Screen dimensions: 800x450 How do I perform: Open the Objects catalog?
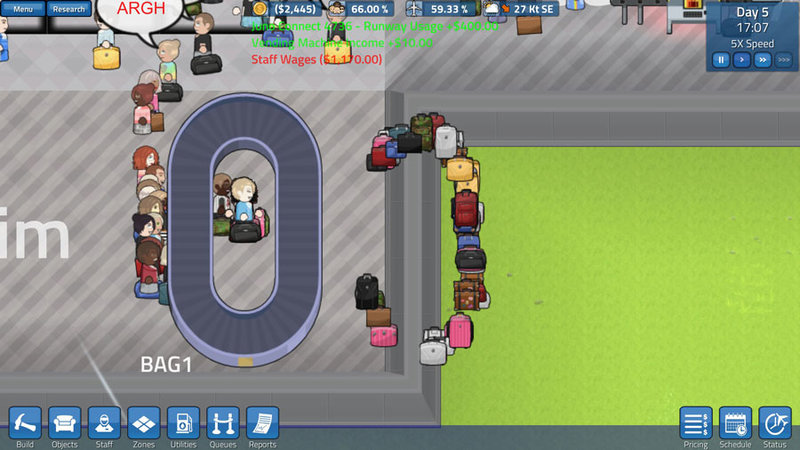(65, 423)
